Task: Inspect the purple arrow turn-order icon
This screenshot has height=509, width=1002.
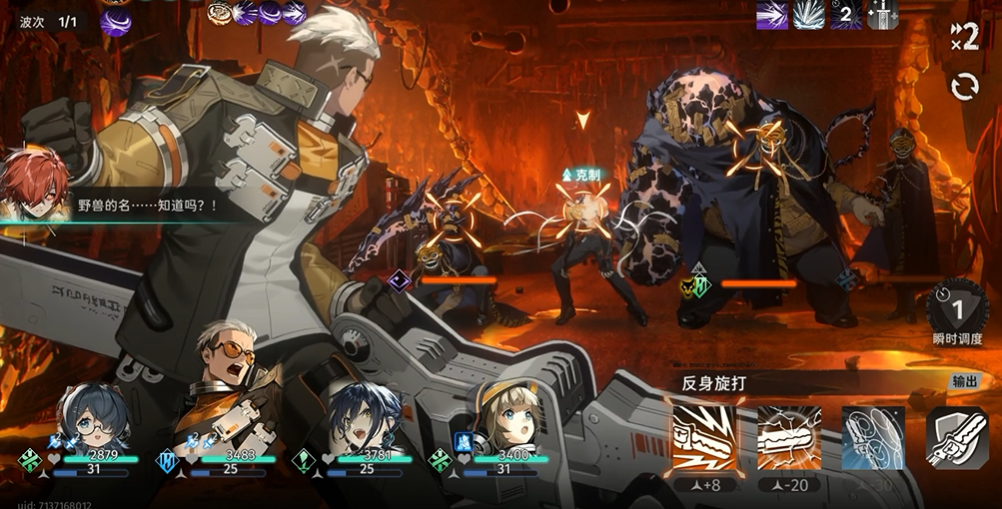Action: pyautogui.click(x=772, y=14)
